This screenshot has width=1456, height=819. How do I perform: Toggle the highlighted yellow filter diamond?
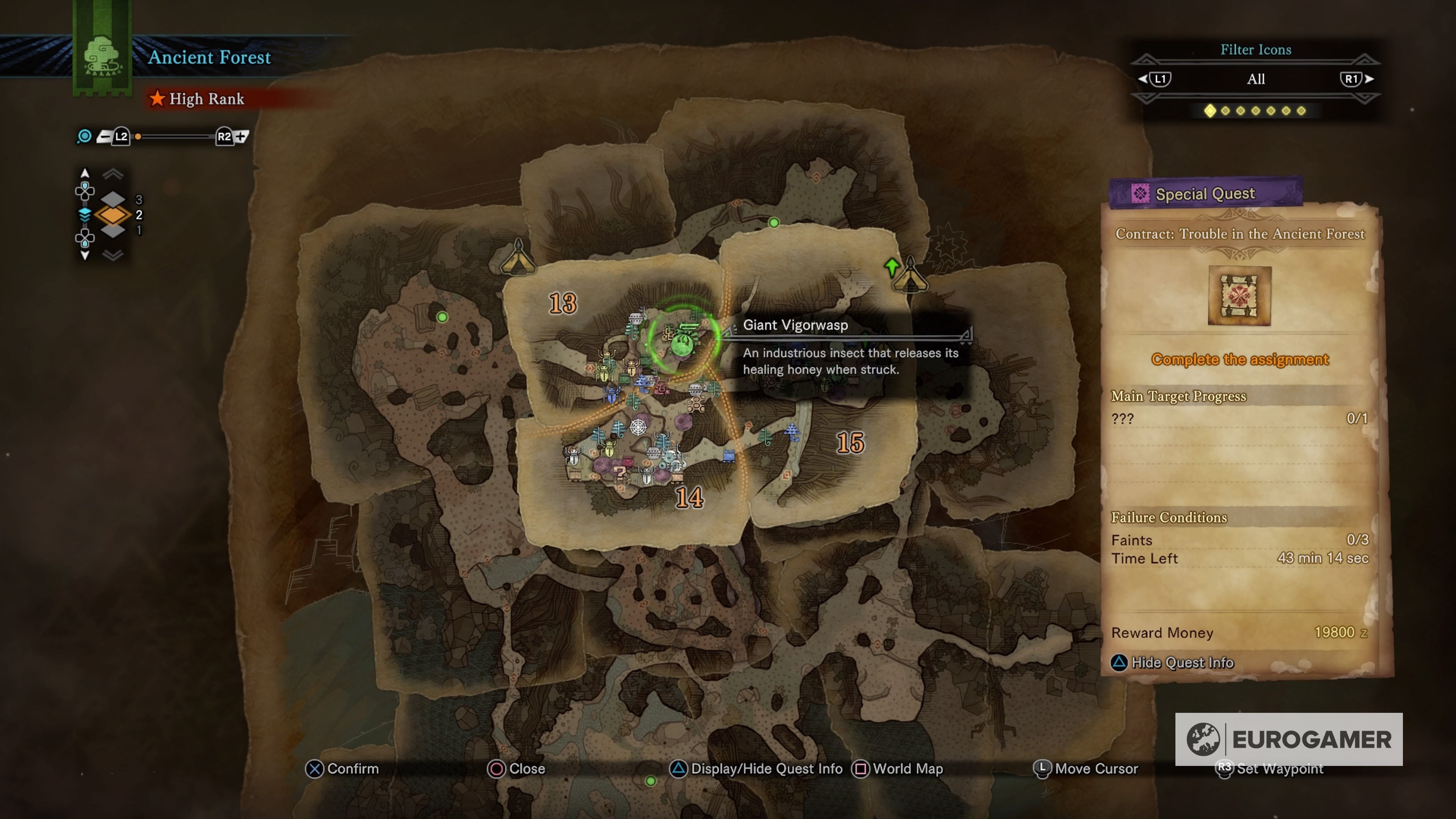(1210, 111)
